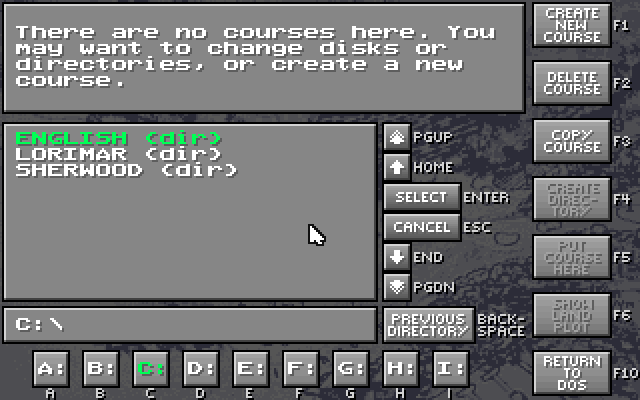
Task: Activate the Copy Course button
Action: point(573,140)
